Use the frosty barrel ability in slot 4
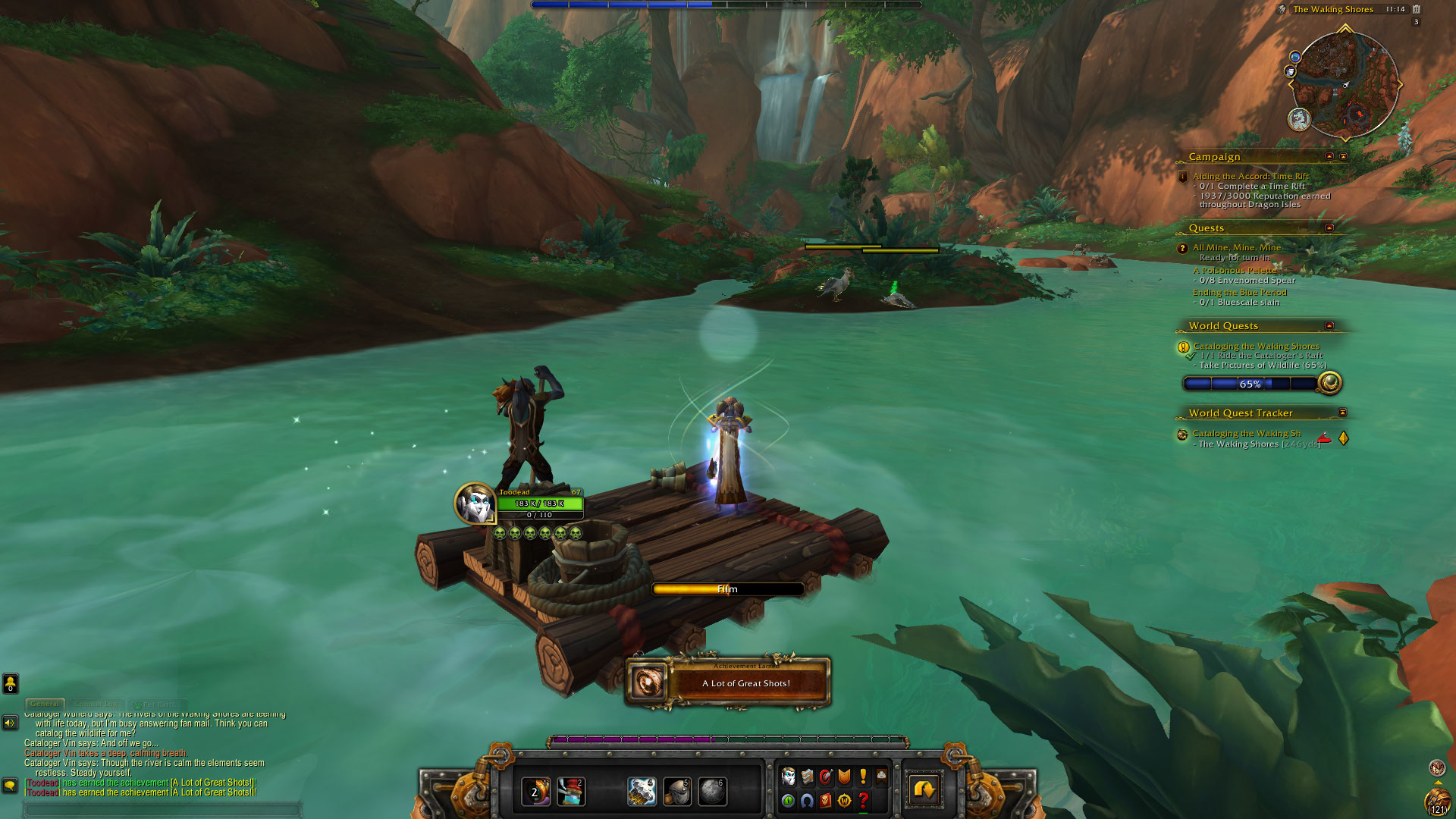Screen dimensions: 1456x819 pyautogui.click(x=642, y=792)
